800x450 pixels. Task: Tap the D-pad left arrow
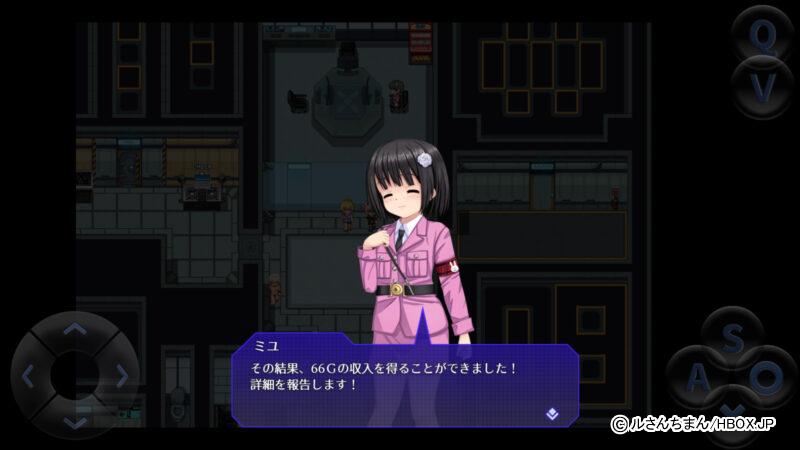[x=29, y=376]
